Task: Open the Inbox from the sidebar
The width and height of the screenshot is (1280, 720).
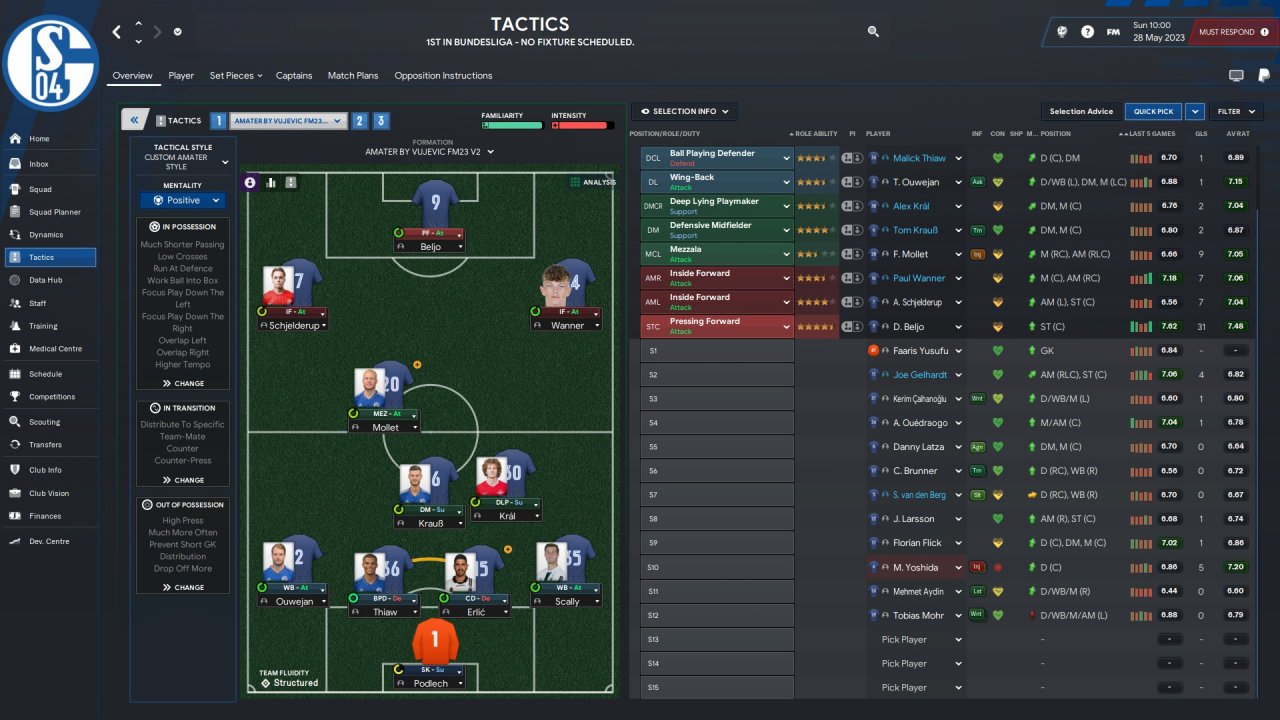Action: tap(39, 164)
